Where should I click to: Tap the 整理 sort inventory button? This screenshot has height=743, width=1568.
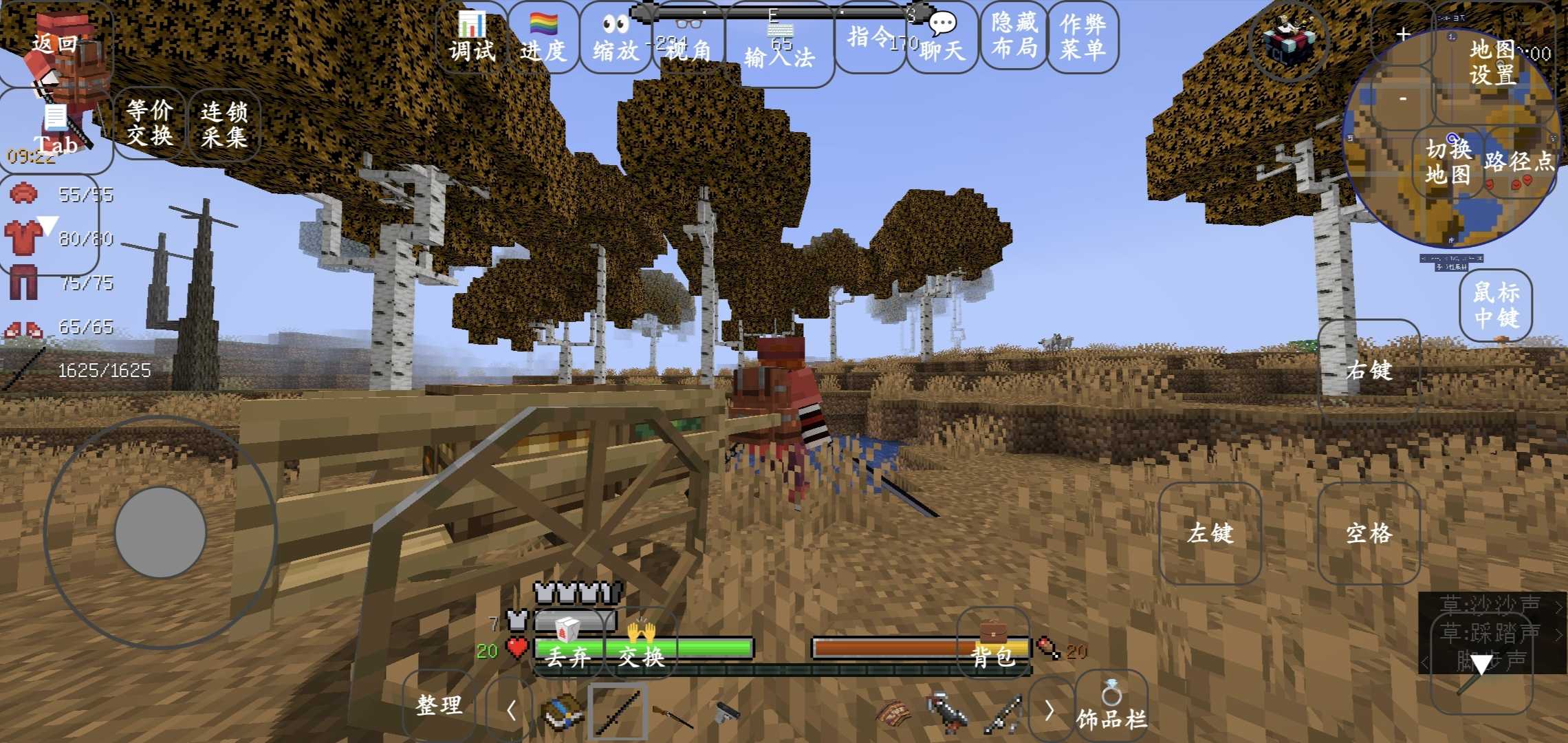439,704
